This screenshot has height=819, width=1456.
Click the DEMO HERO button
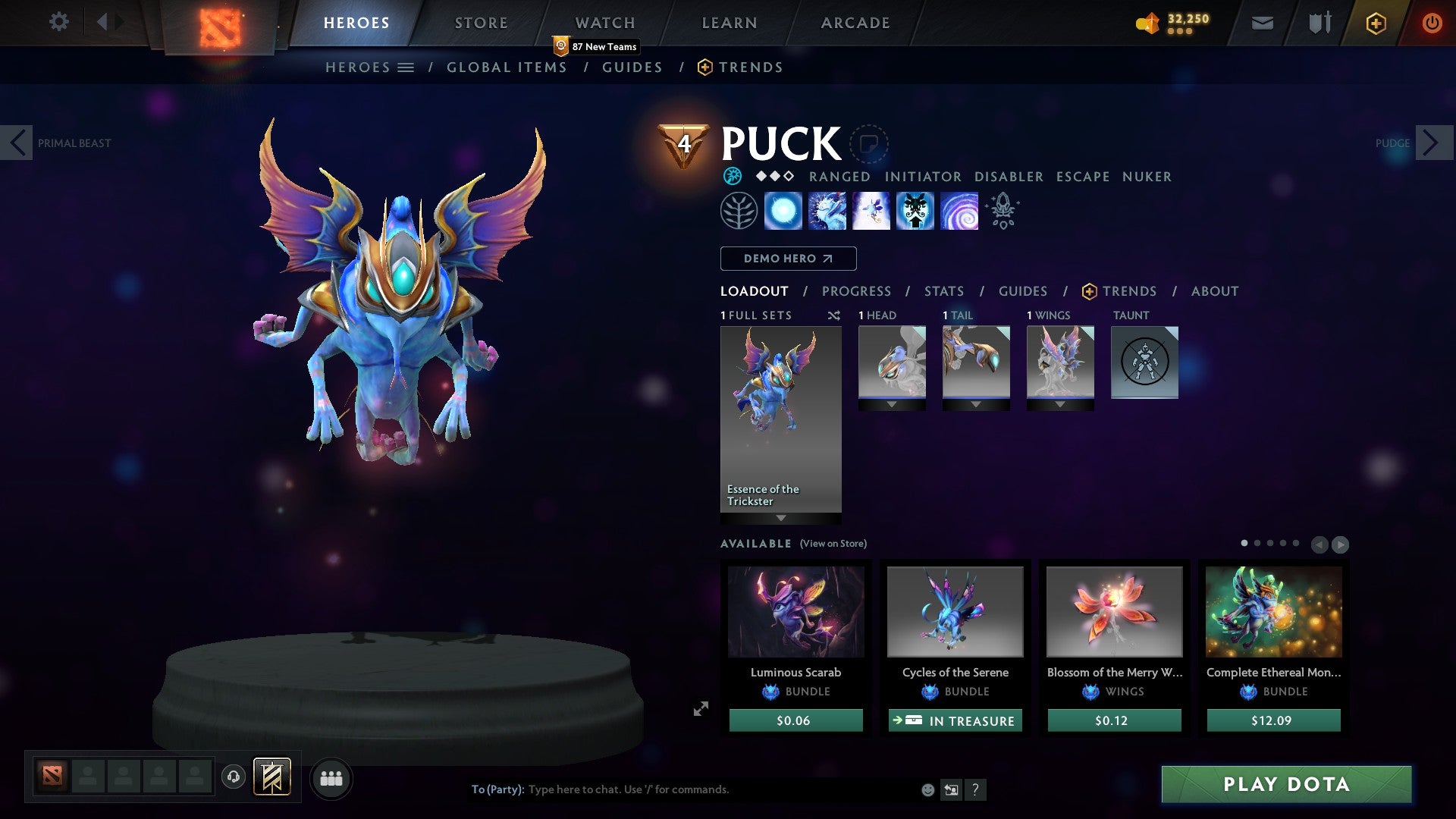tap(787, 259)
